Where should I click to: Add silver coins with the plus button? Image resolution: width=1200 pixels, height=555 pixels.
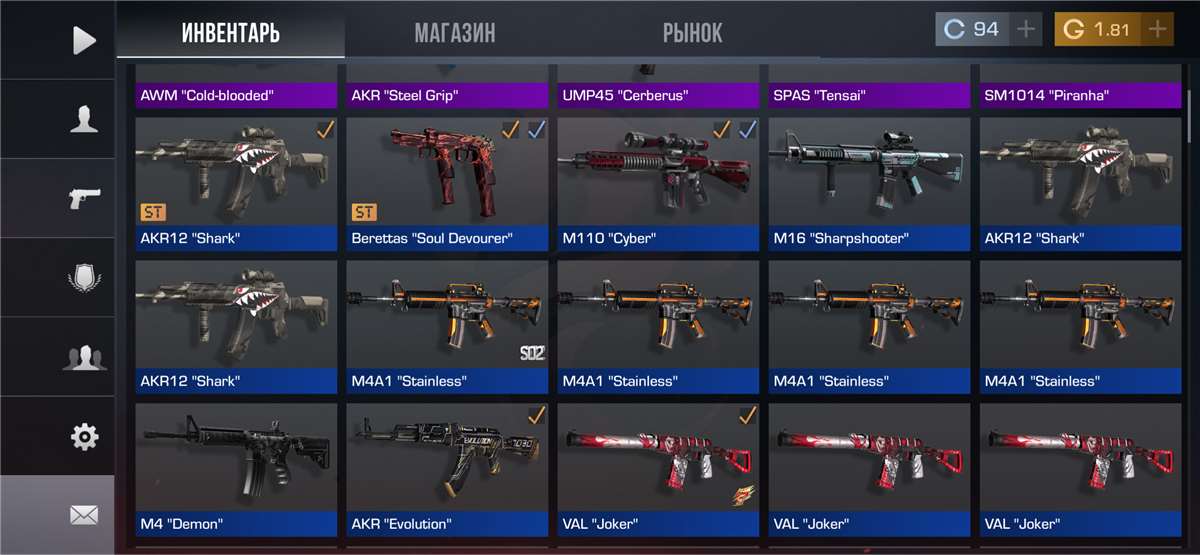point(1025,30)
